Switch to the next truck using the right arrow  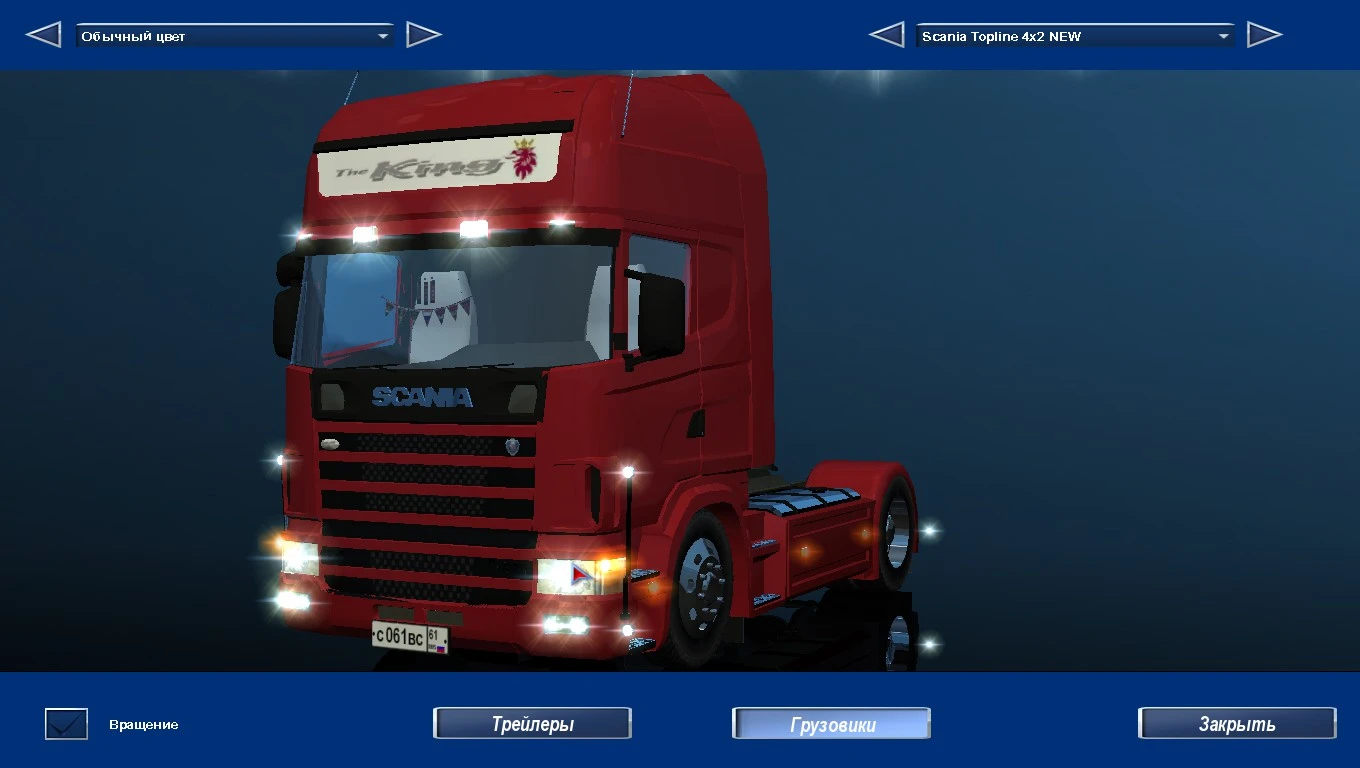(x=1265, y=34)
